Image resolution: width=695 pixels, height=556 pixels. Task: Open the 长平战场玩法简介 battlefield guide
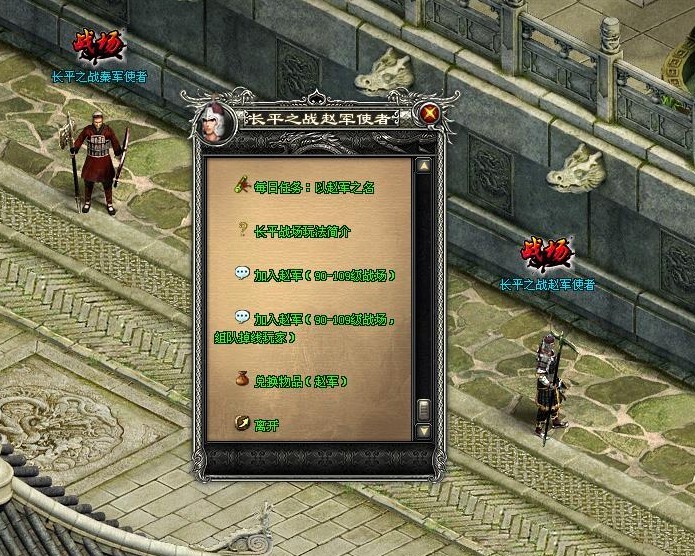(x=302, y=231)
